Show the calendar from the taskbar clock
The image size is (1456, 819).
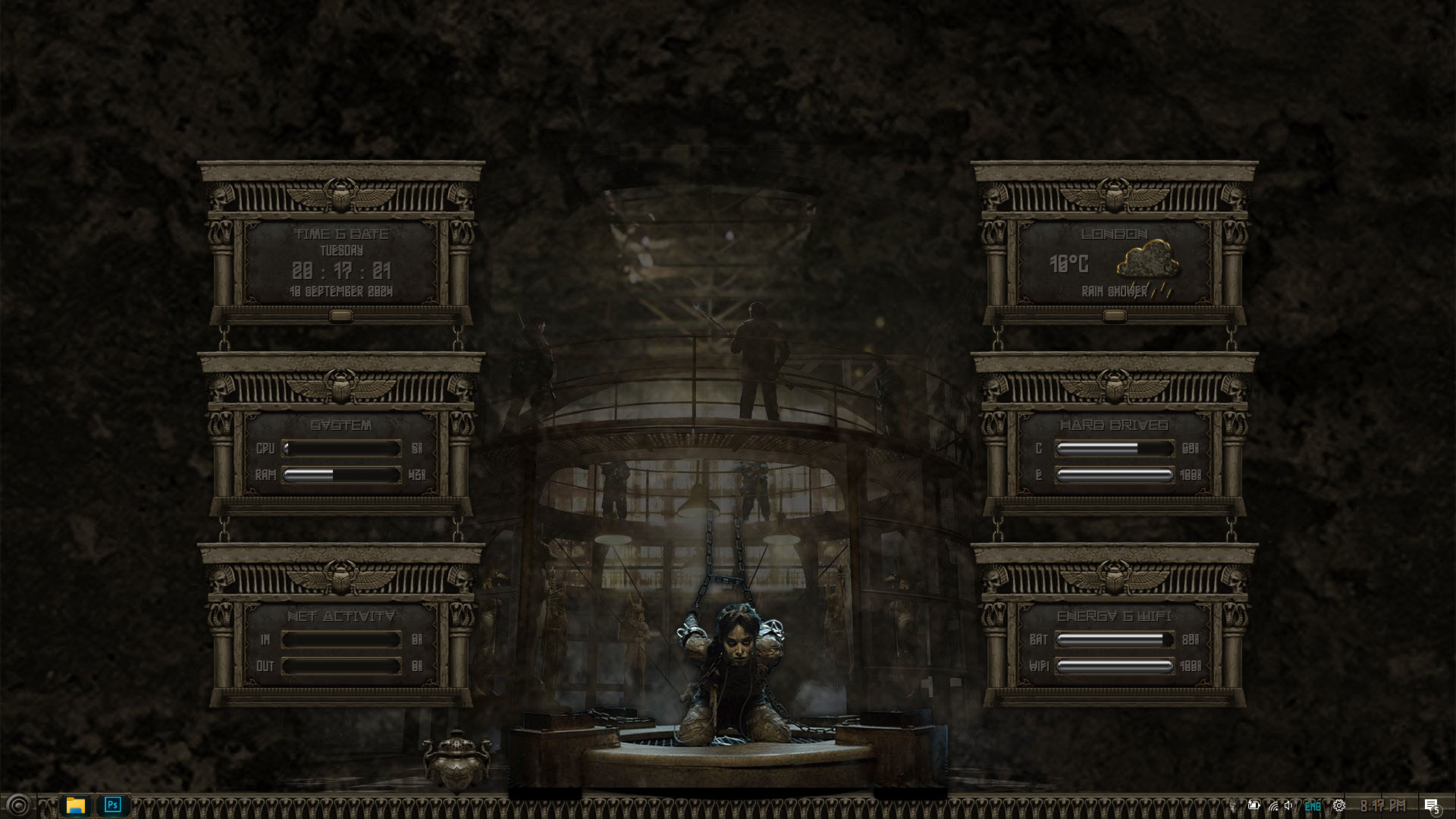(x=1382, y=805)
